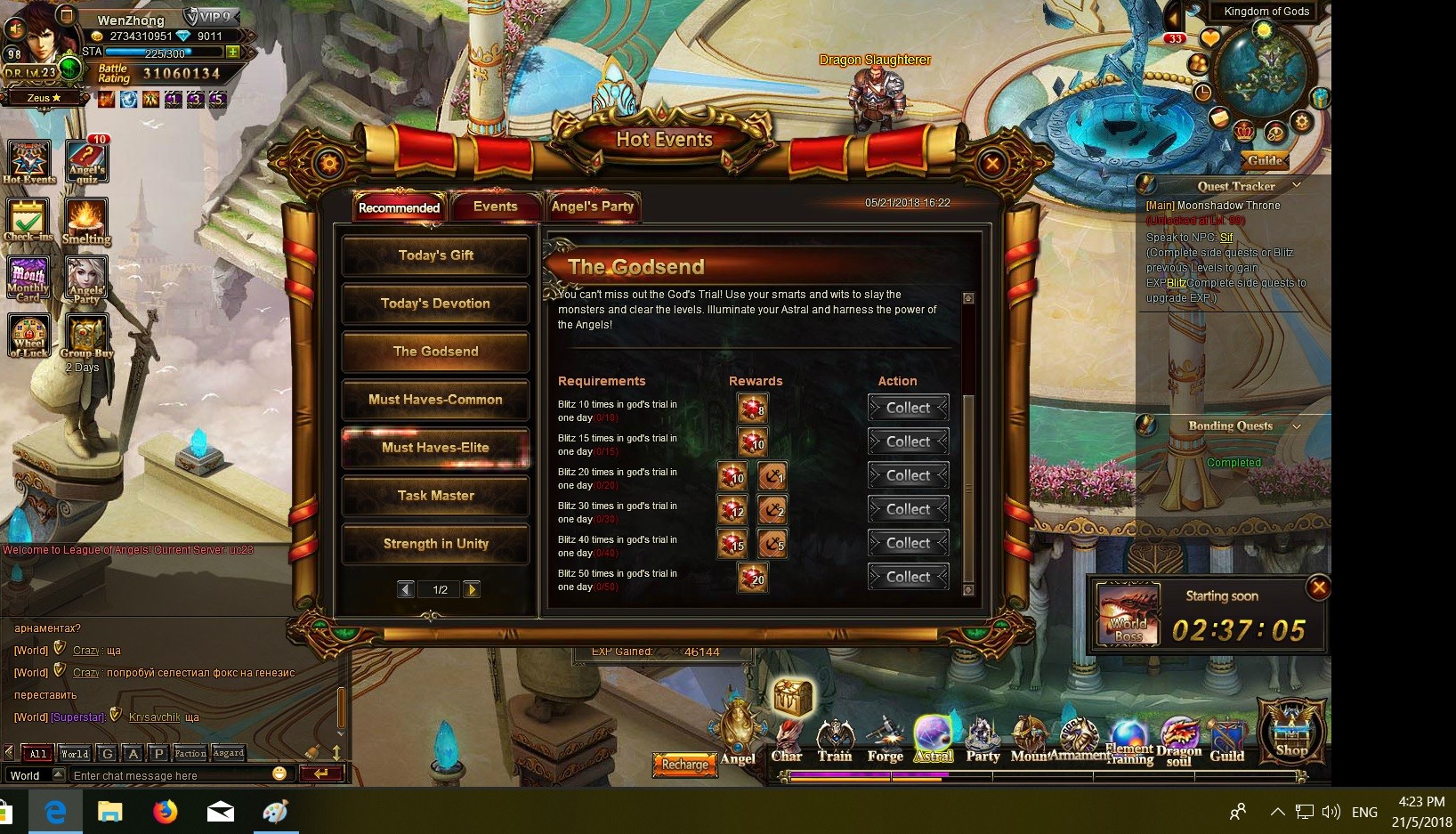Screen dimensions: 1456x834
Task: Choose Today's Devotion from the list
Action: tap(436, 304)
